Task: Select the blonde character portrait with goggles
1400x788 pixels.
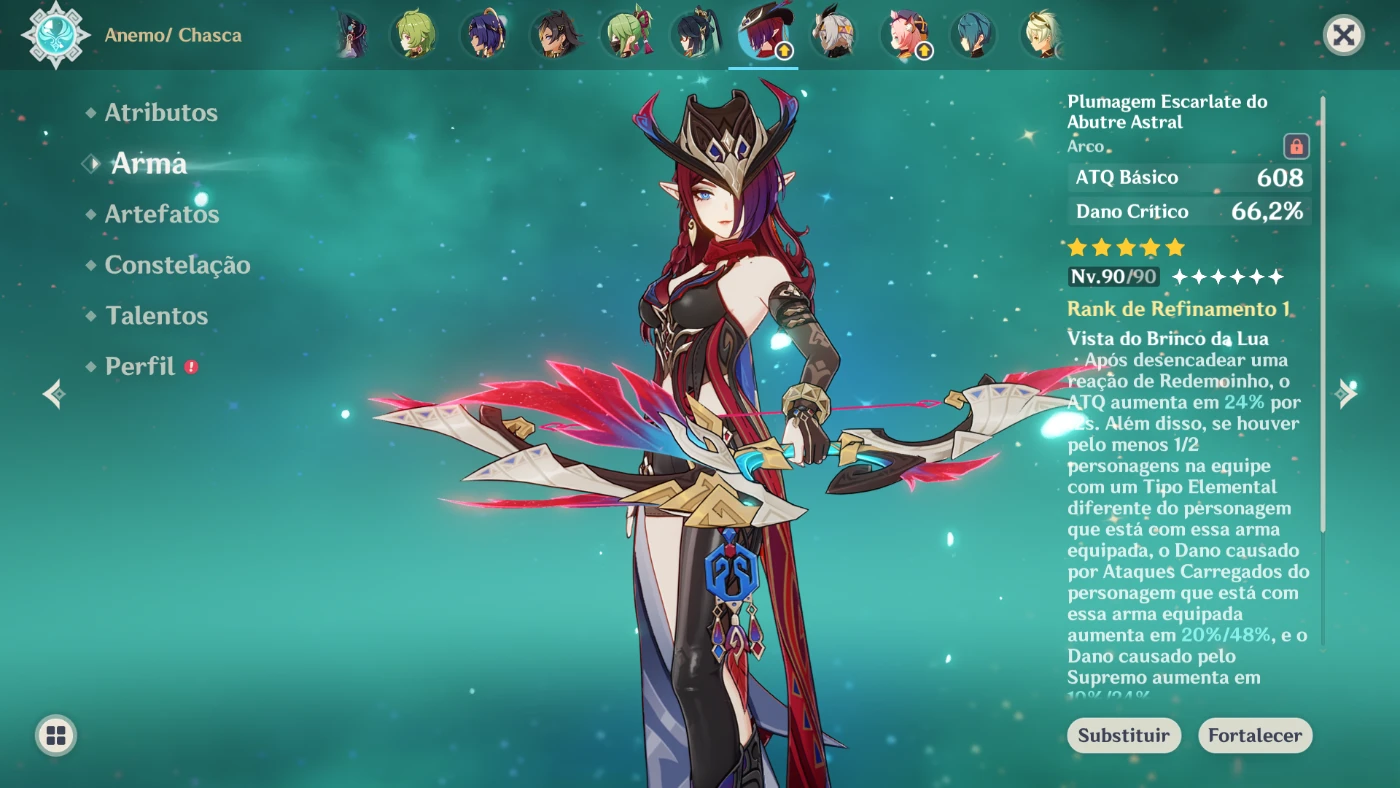Action: (x=1041, y=35)
